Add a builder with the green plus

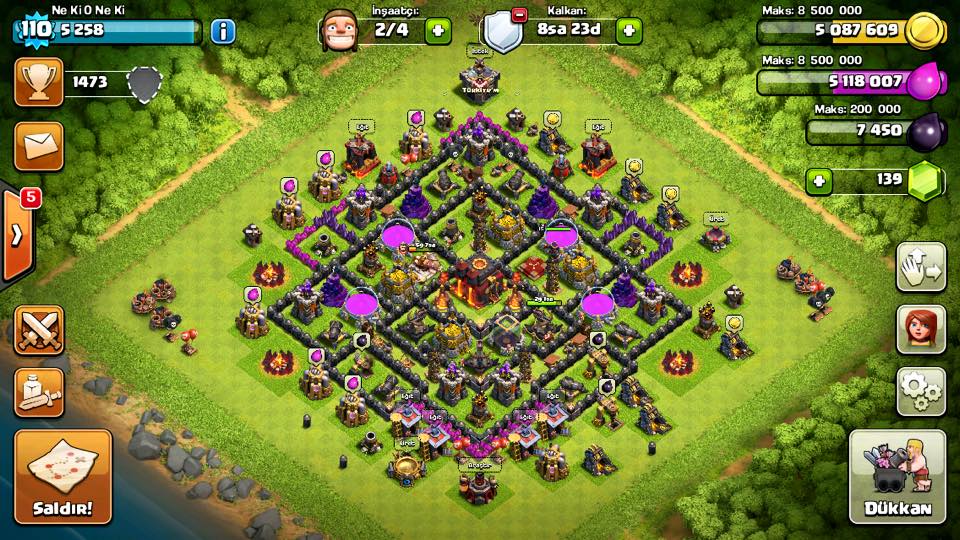pos(438,30)
